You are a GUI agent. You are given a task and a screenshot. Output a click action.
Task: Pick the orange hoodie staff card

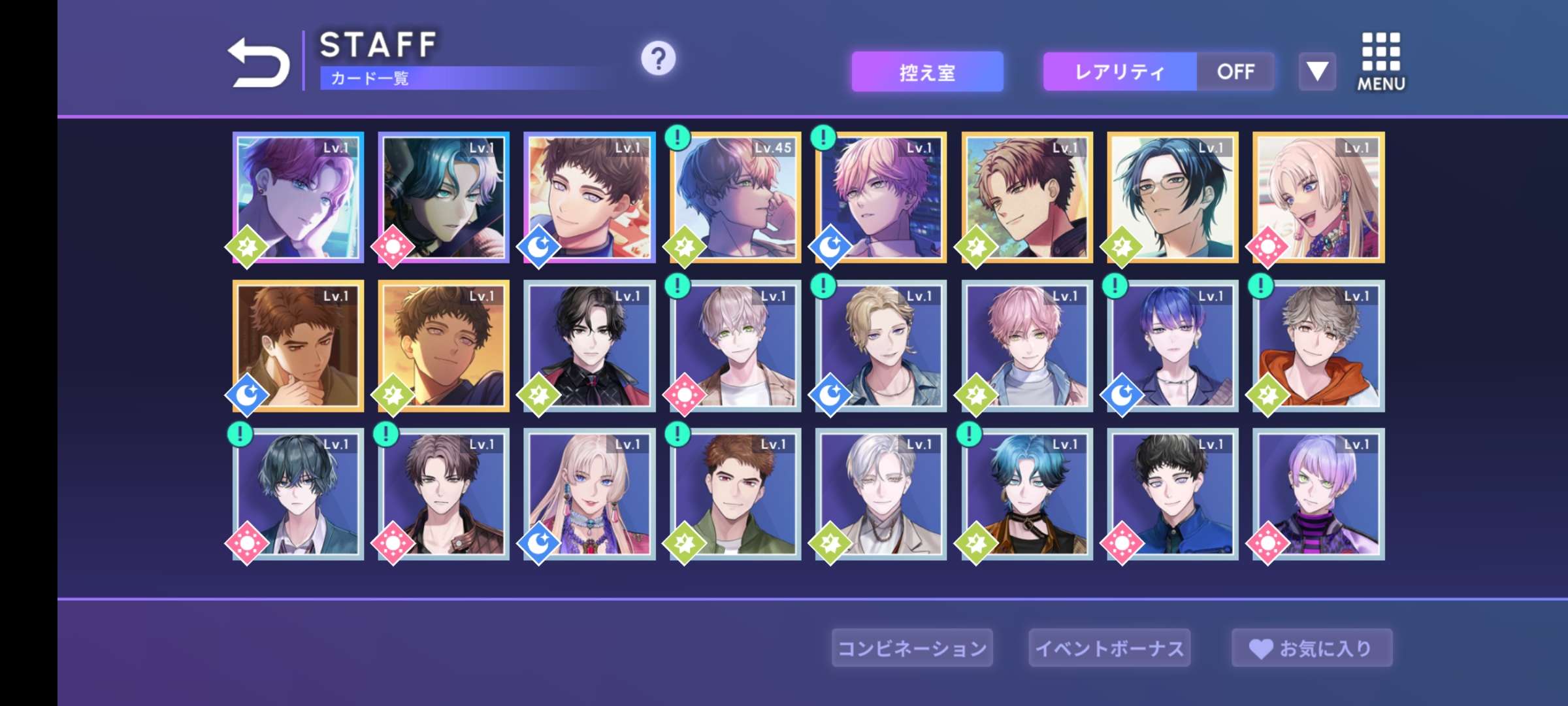tap(1318, 346)
